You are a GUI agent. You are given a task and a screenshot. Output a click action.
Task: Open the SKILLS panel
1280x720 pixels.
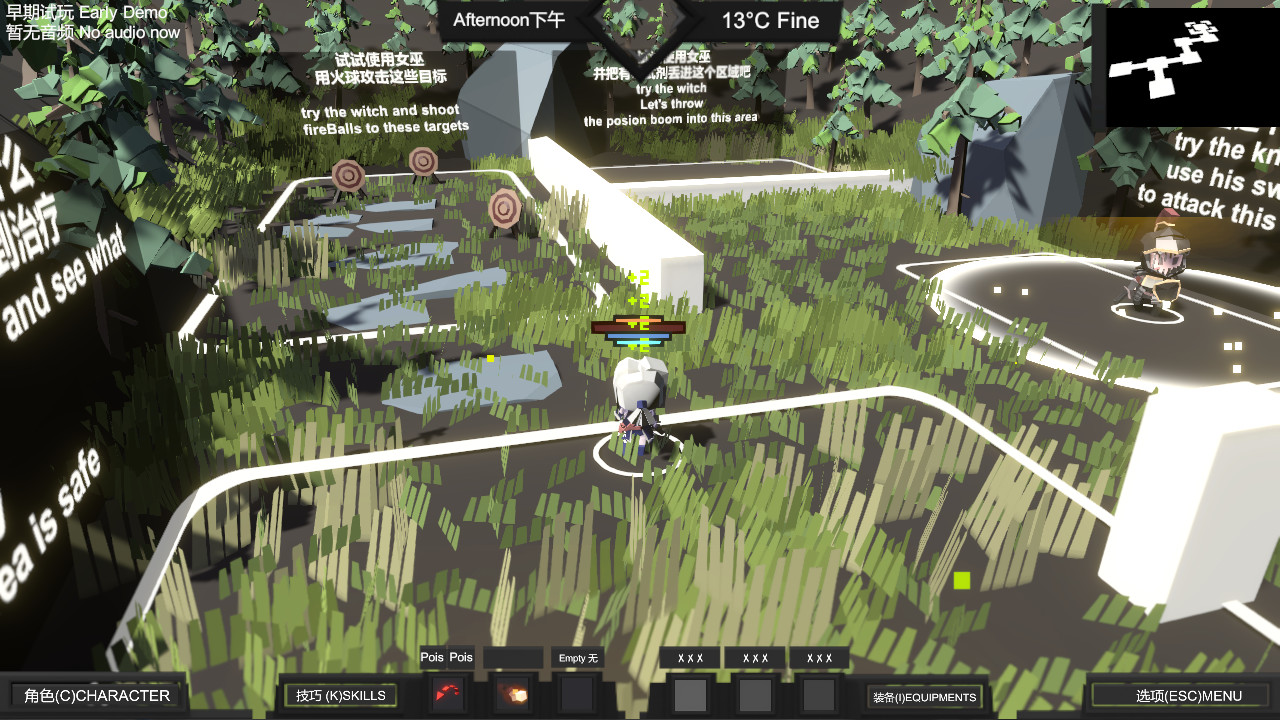(x=340, y=692)
